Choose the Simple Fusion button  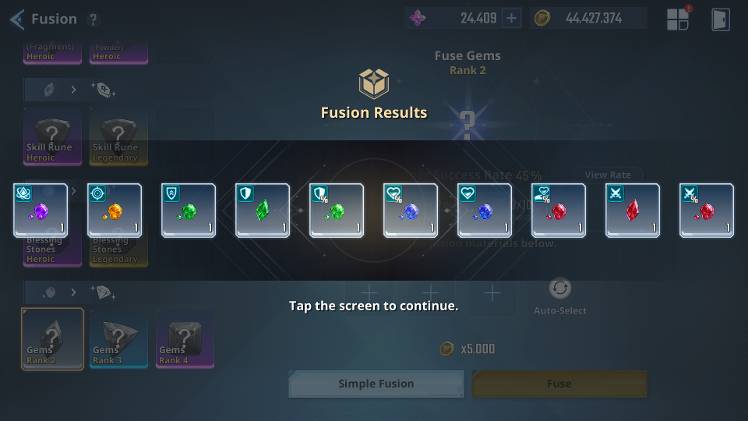click(x=376, y=384)
